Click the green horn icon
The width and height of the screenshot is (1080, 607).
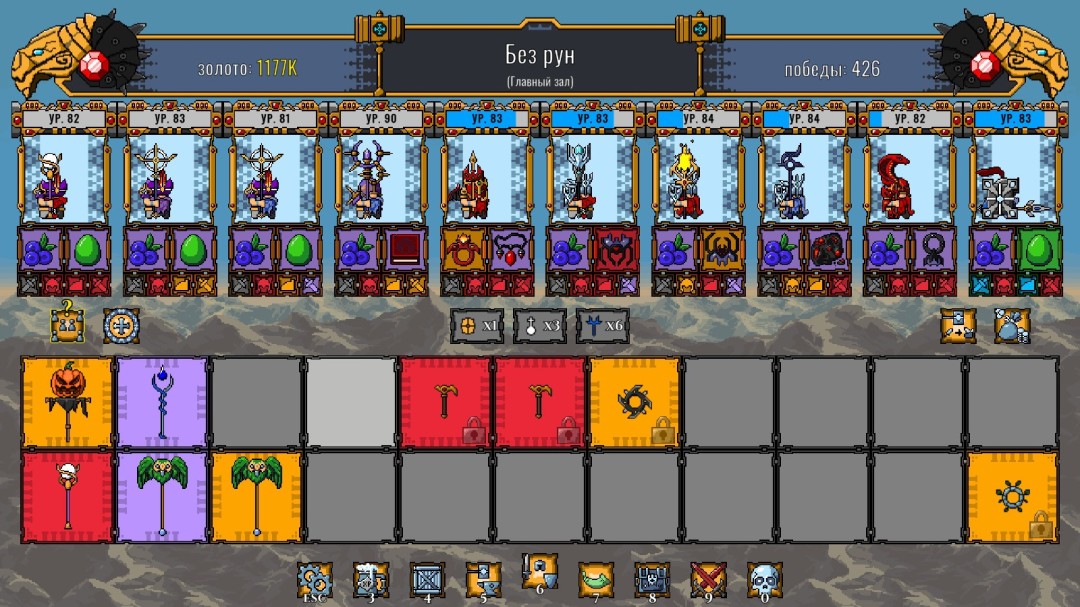click(x=595, y=579)
